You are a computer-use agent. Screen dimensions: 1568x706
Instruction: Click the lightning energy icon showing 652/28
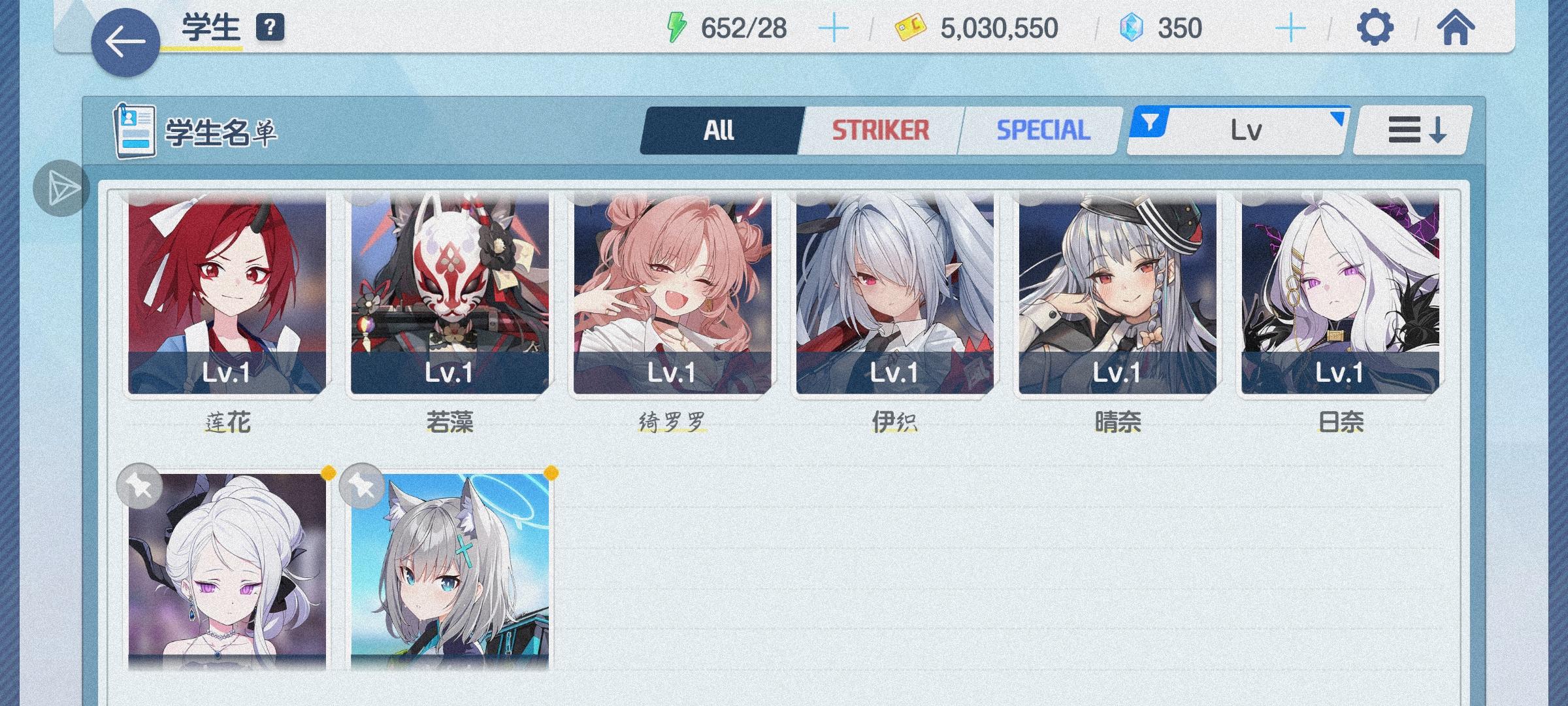(x=678, y=26)
